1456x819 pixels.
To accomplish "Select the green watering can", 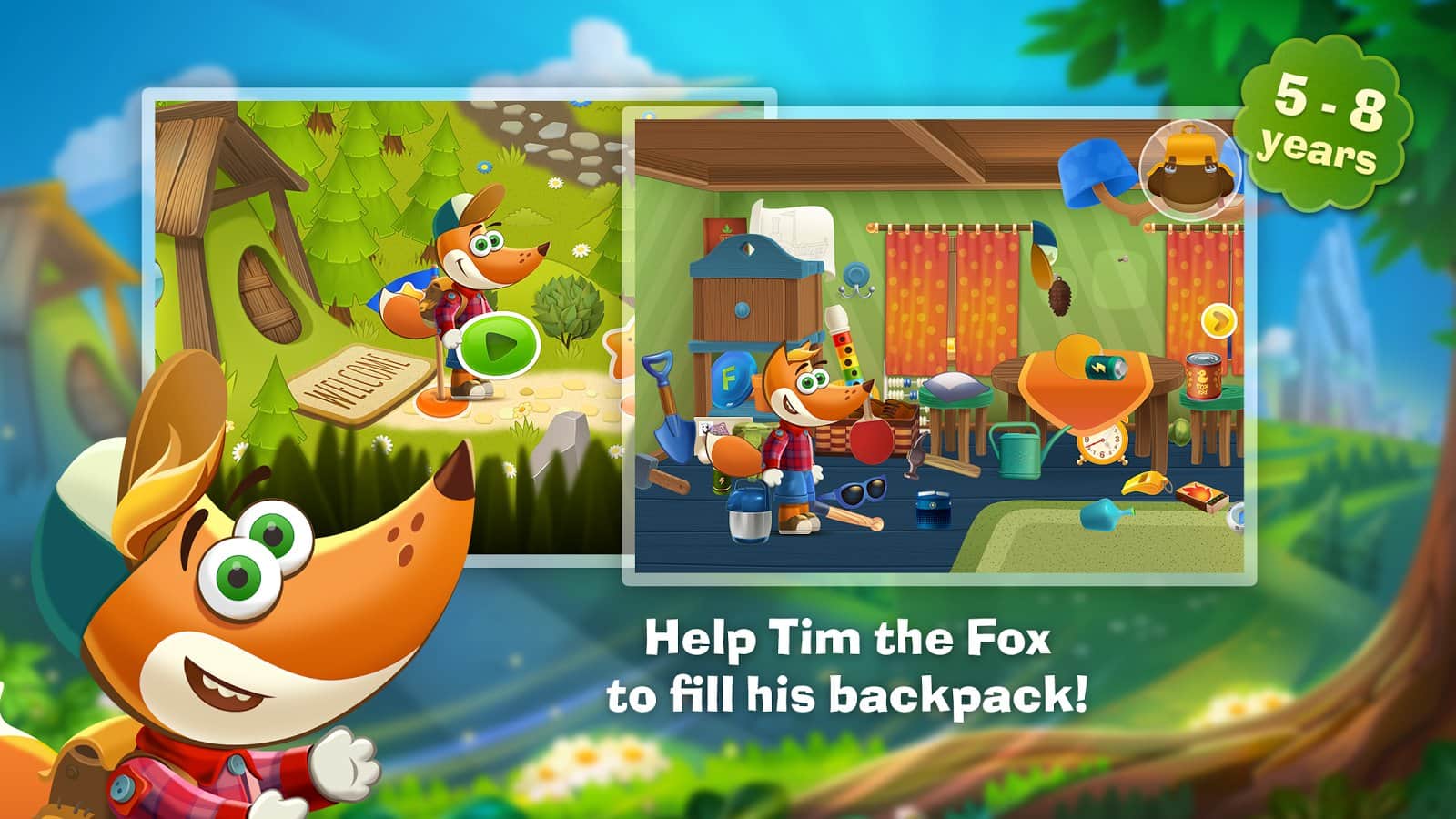I will tap(1020, 450).
